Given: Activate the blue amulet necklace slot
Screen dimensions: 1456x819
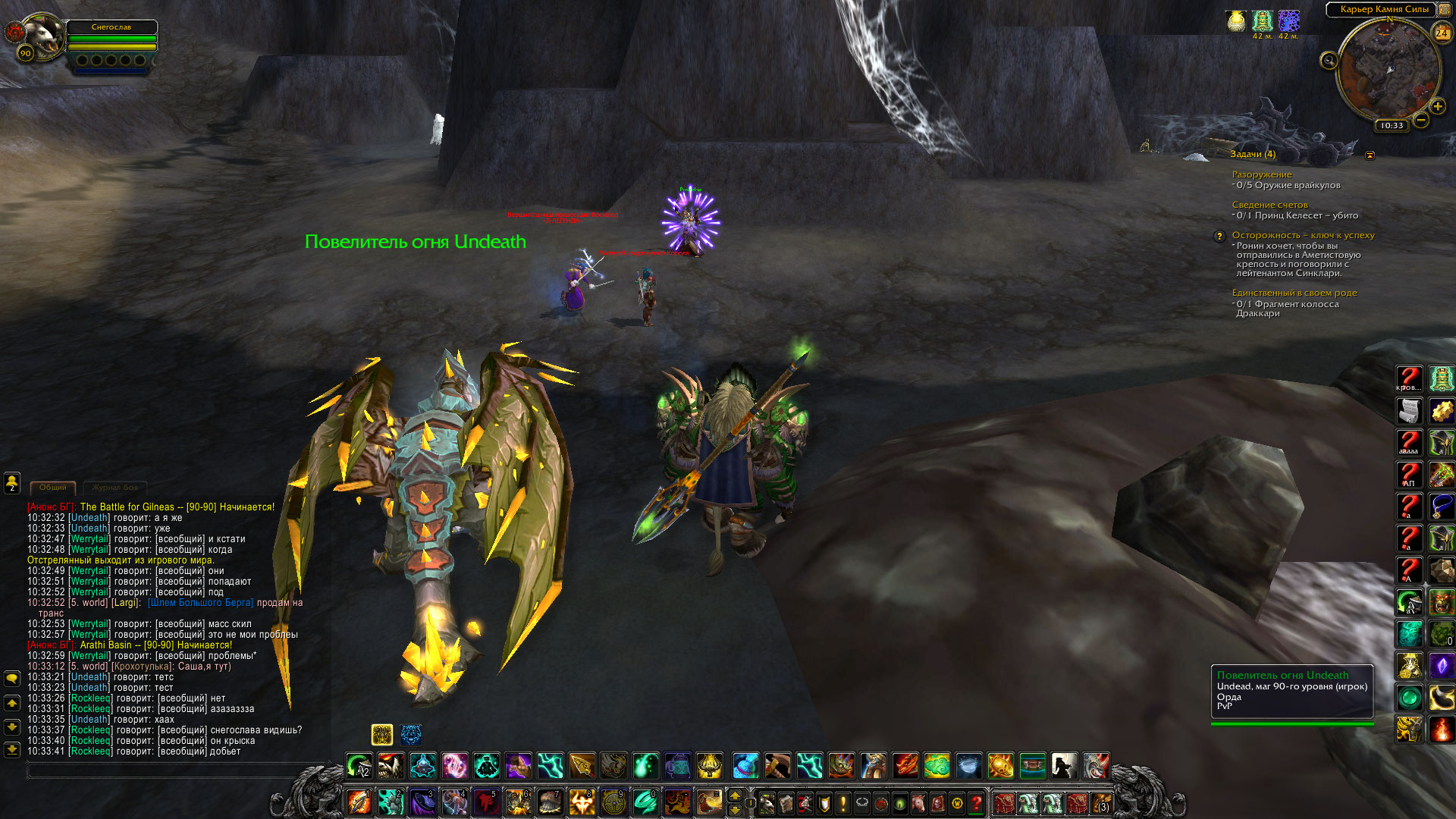Looking at the screenshot, I should 1441,507.
